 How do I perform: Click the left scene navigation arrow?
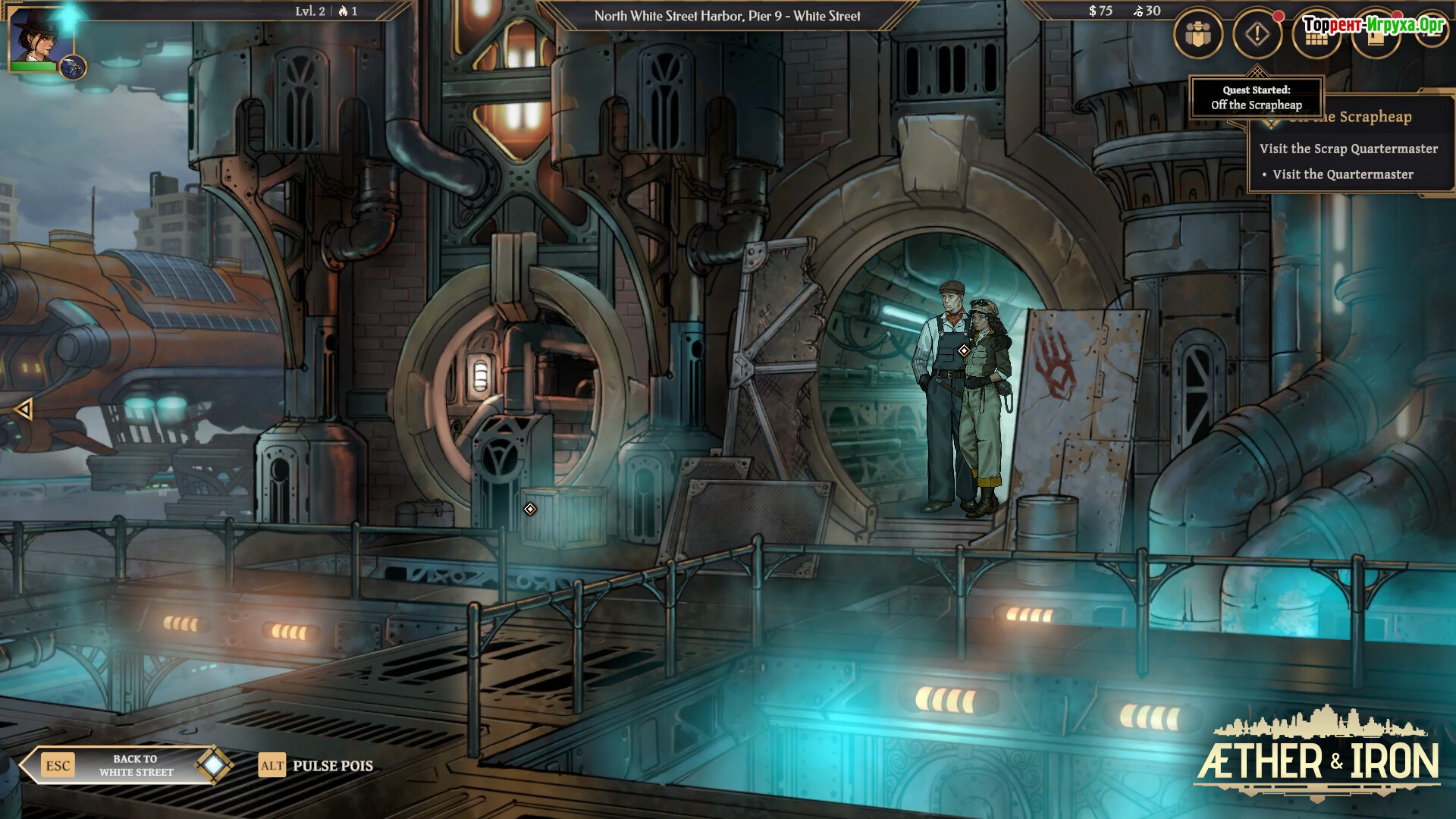[24, 409]
